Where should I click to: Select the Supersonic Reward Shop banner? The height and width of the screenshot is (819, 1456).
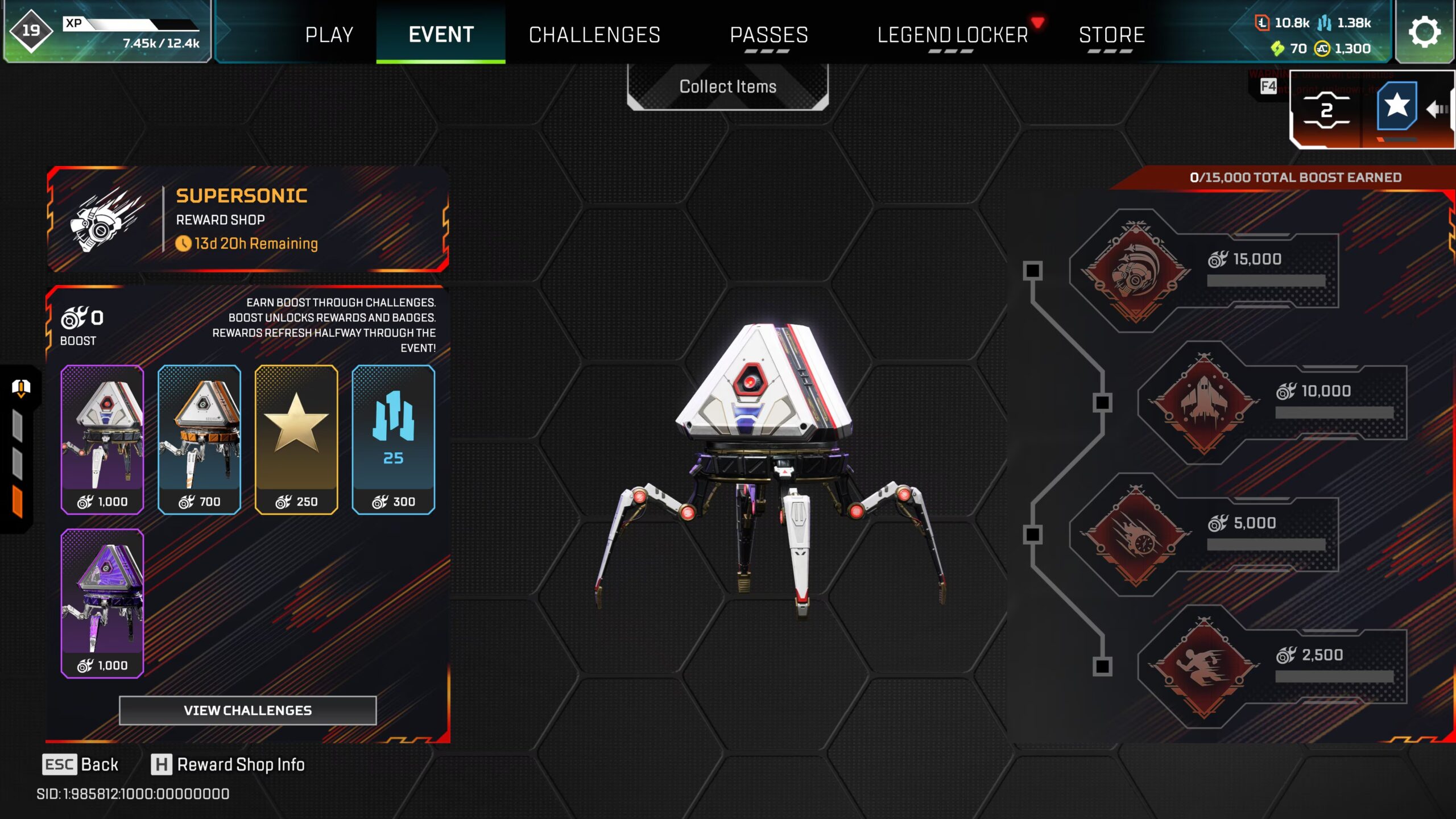pos(247,219)
